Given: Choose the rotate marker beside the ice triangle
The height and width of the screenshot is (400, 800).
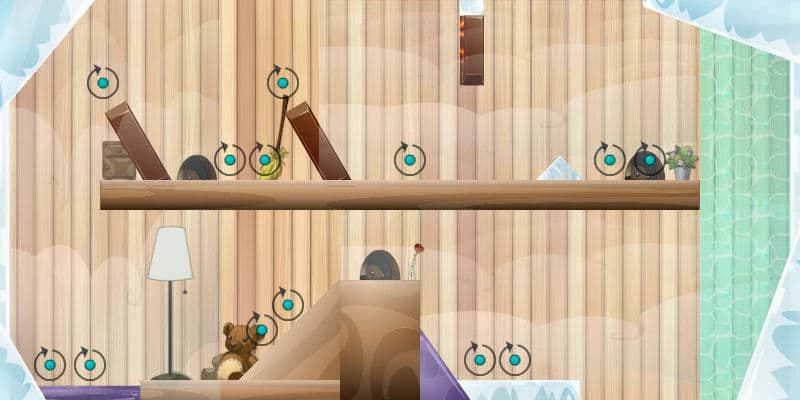Looking at the screenshot, I should coord(609,159).
